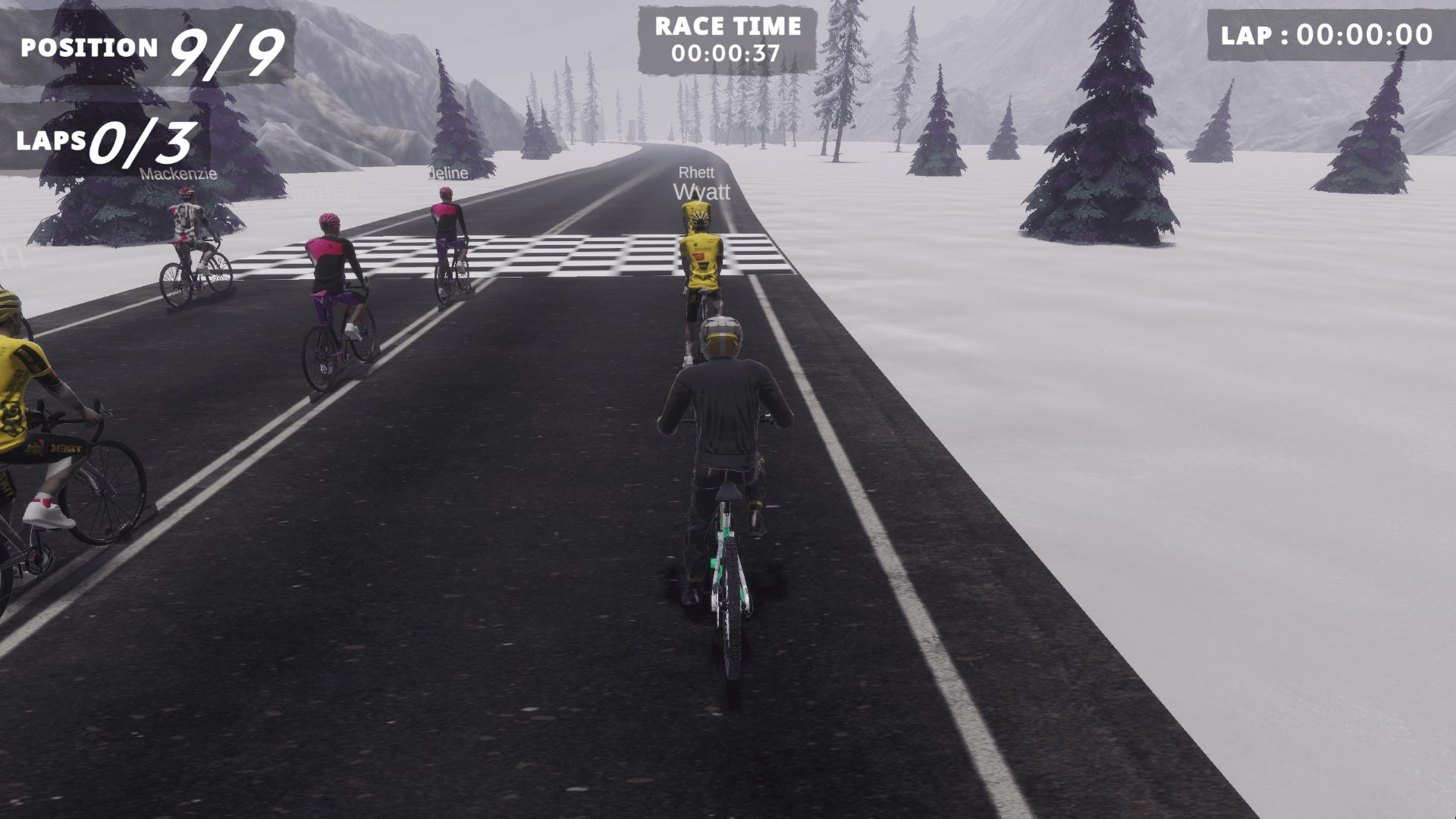The image size is (1456, 819).
Task: Expand the lap counter details
Action: [106, 140]
